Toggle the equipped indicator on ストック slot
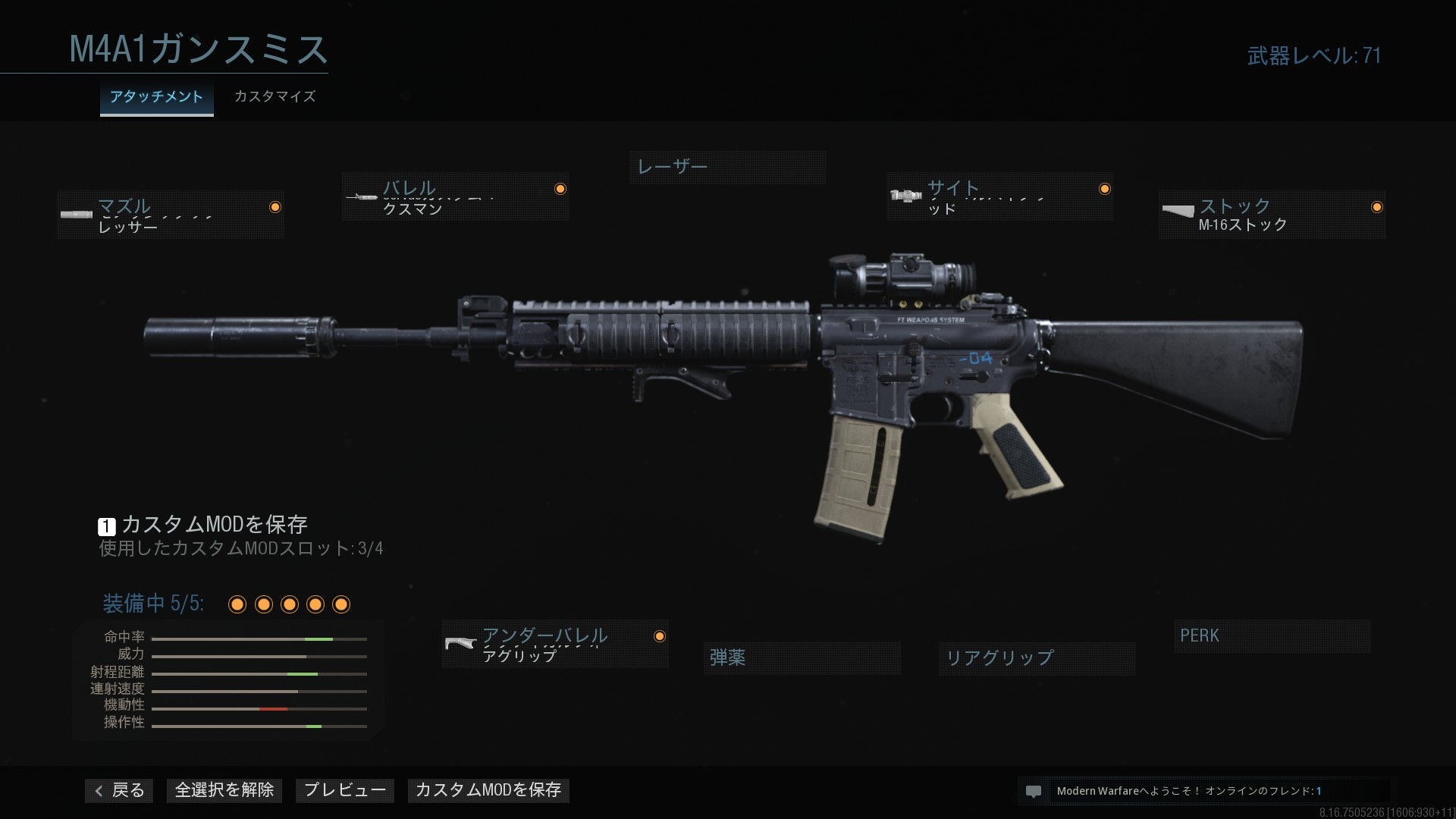The height and width of the screenshot is (819, 1456). [1378, 206]
